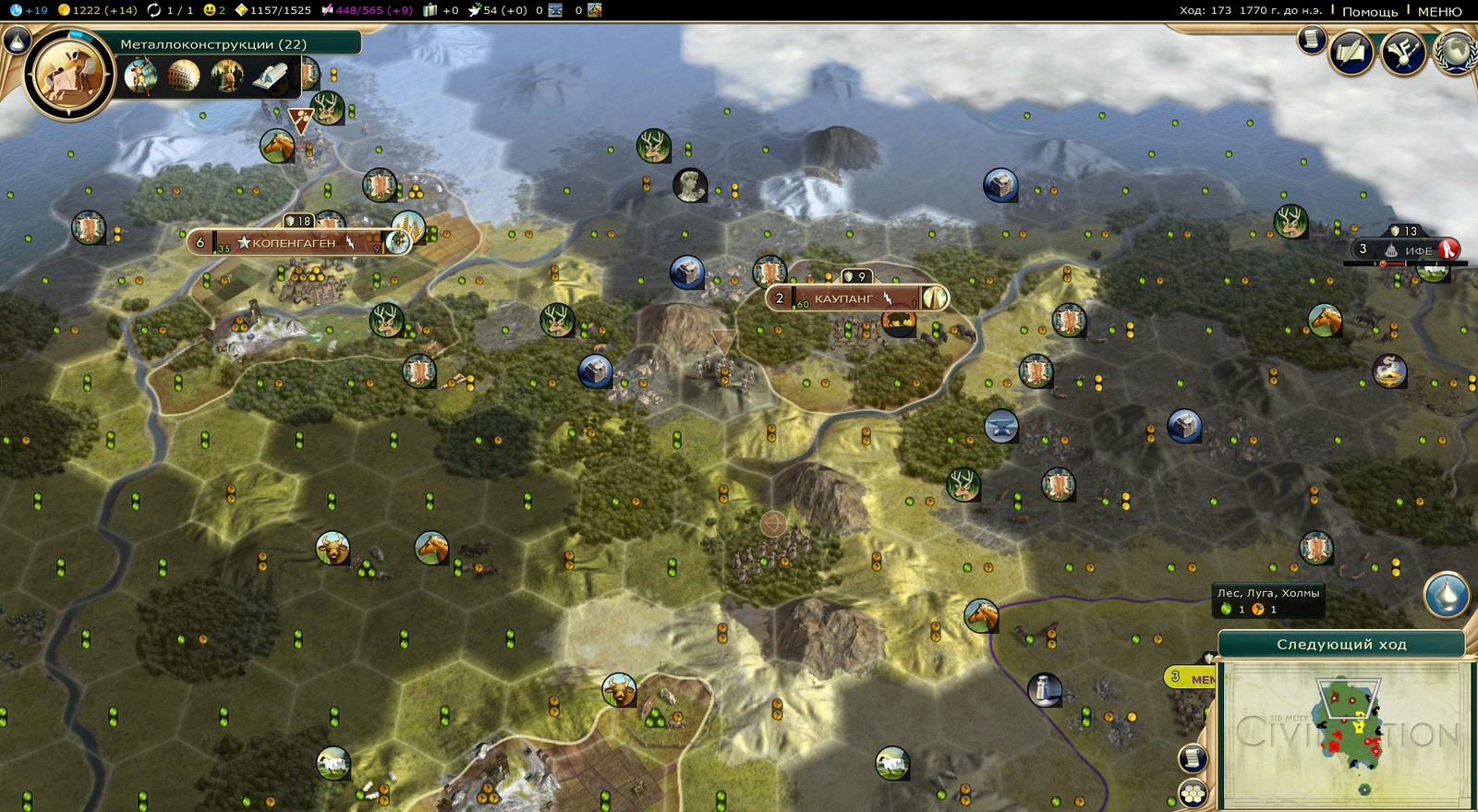This screenshot has height=812, width=1478.
Task: Select the Ифе city banner
Action: [1417, 250]
